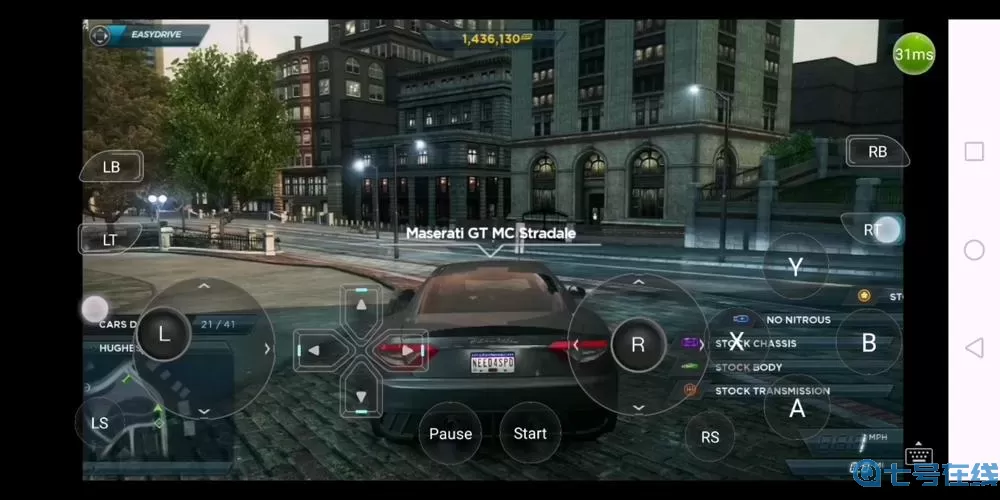Tap the virtual A button
Viewport: 1000px width, 500px height.
pos(797,407)
